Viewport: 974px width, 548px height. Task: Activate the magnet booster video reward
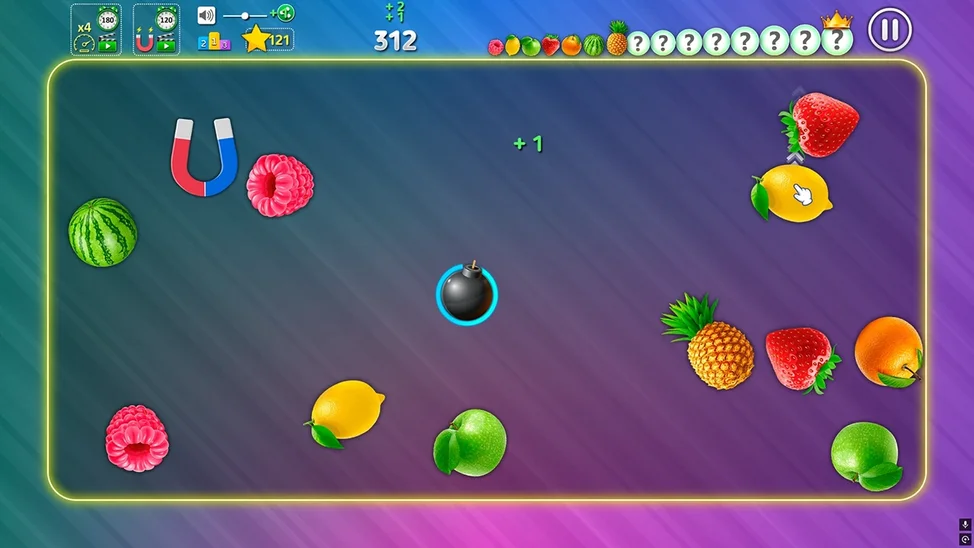click(156, 30)
